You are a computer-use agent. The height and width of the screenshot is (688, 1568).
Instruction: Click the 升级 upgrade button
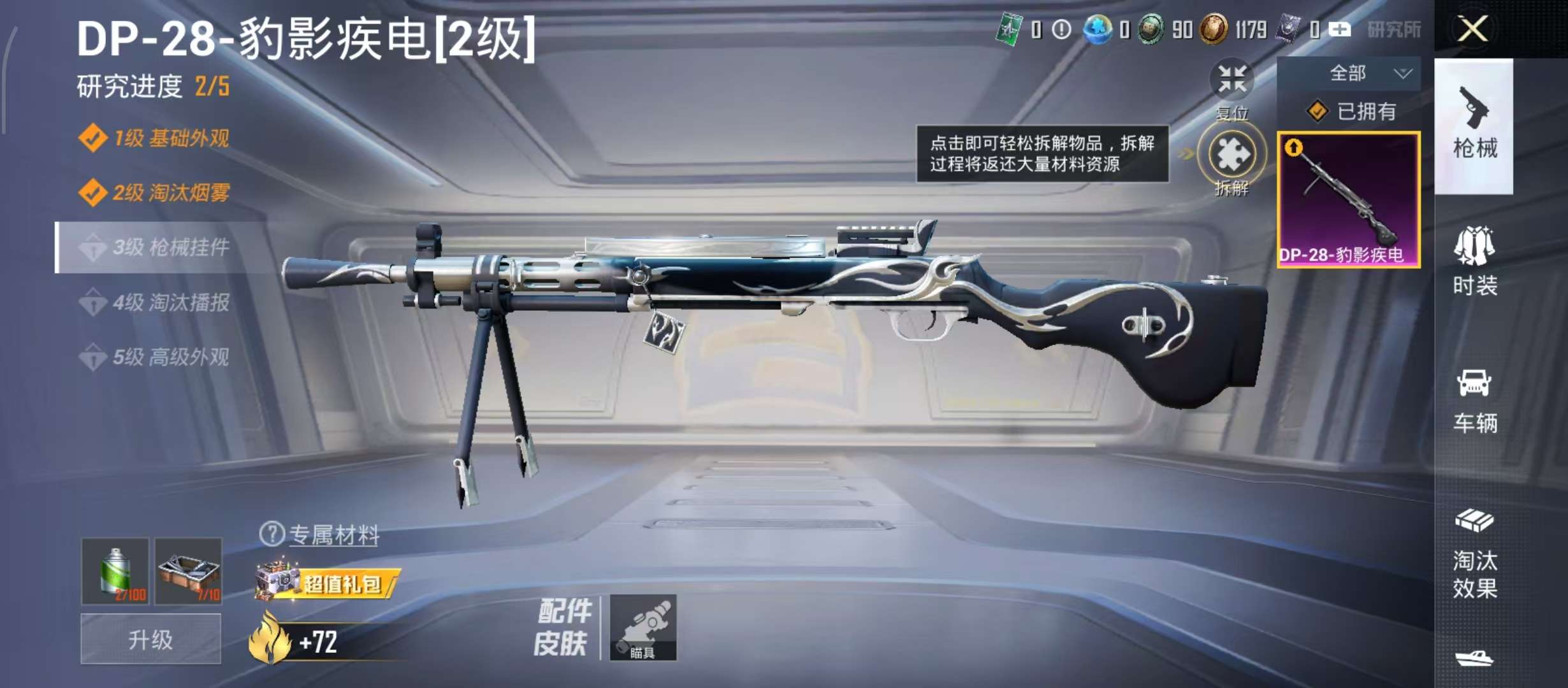[150, 638]
